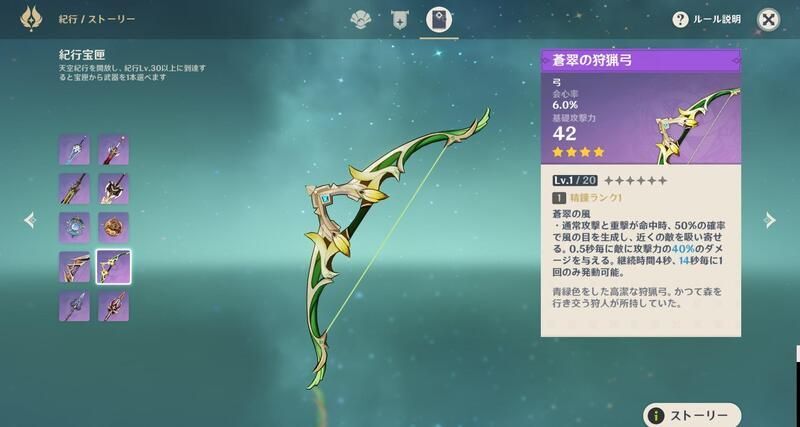Select the highlighted 蒼翠の狩猟弓 bow thumbnail
Viewport: 800px width, 427px height.
[113, 266]
